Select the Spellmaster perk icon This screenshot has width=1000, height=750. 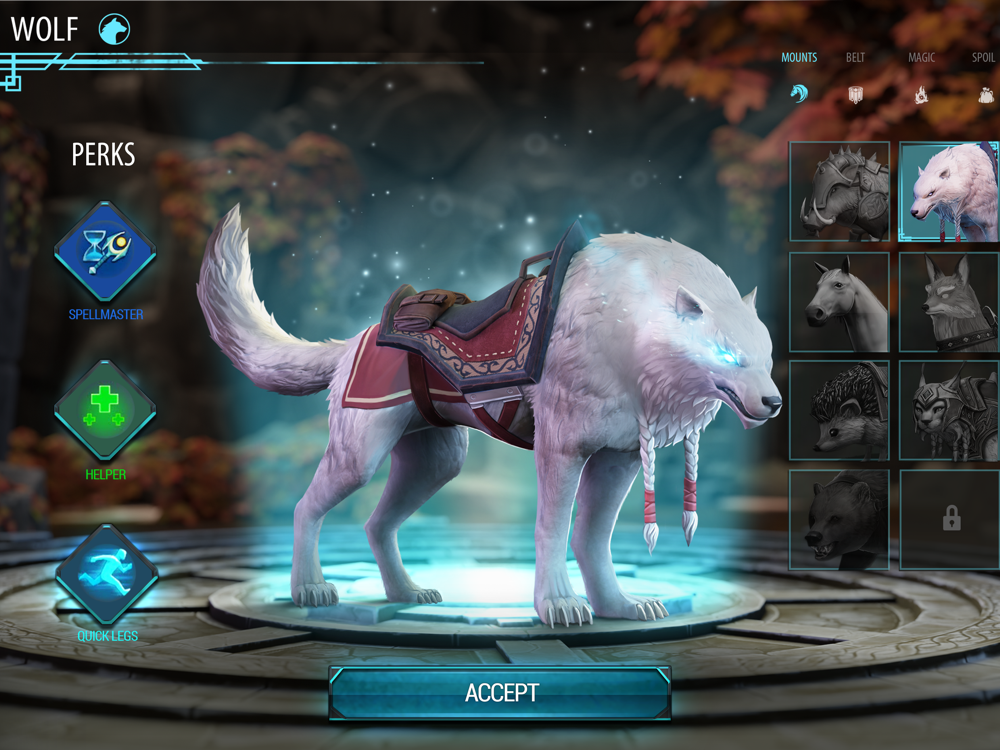click(105, 252)
